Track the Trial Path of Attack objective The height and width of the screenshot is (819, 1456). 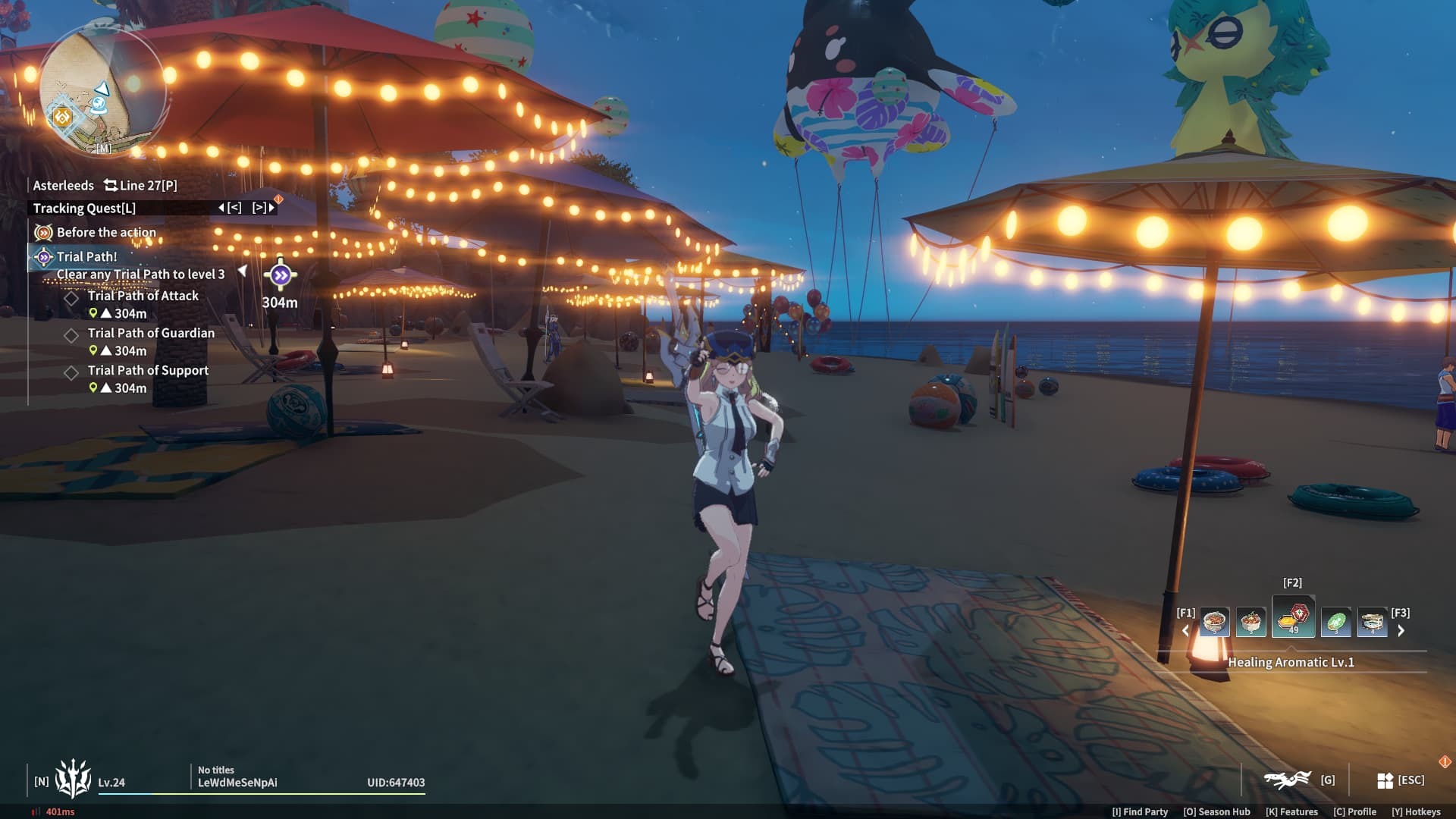pos(143,296)
